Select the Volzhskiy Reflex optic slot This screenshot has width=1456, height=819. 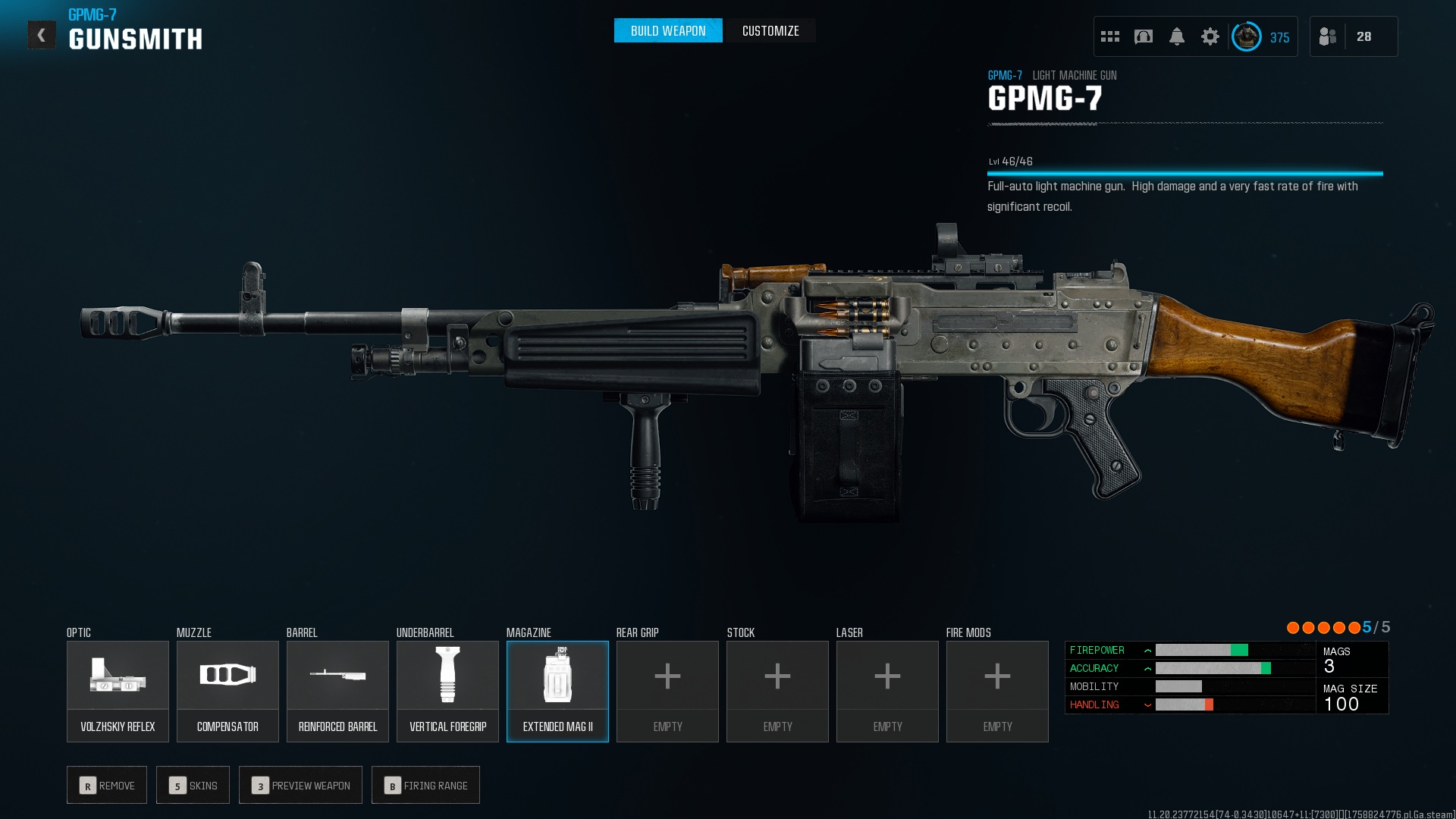tap(118, 691)
